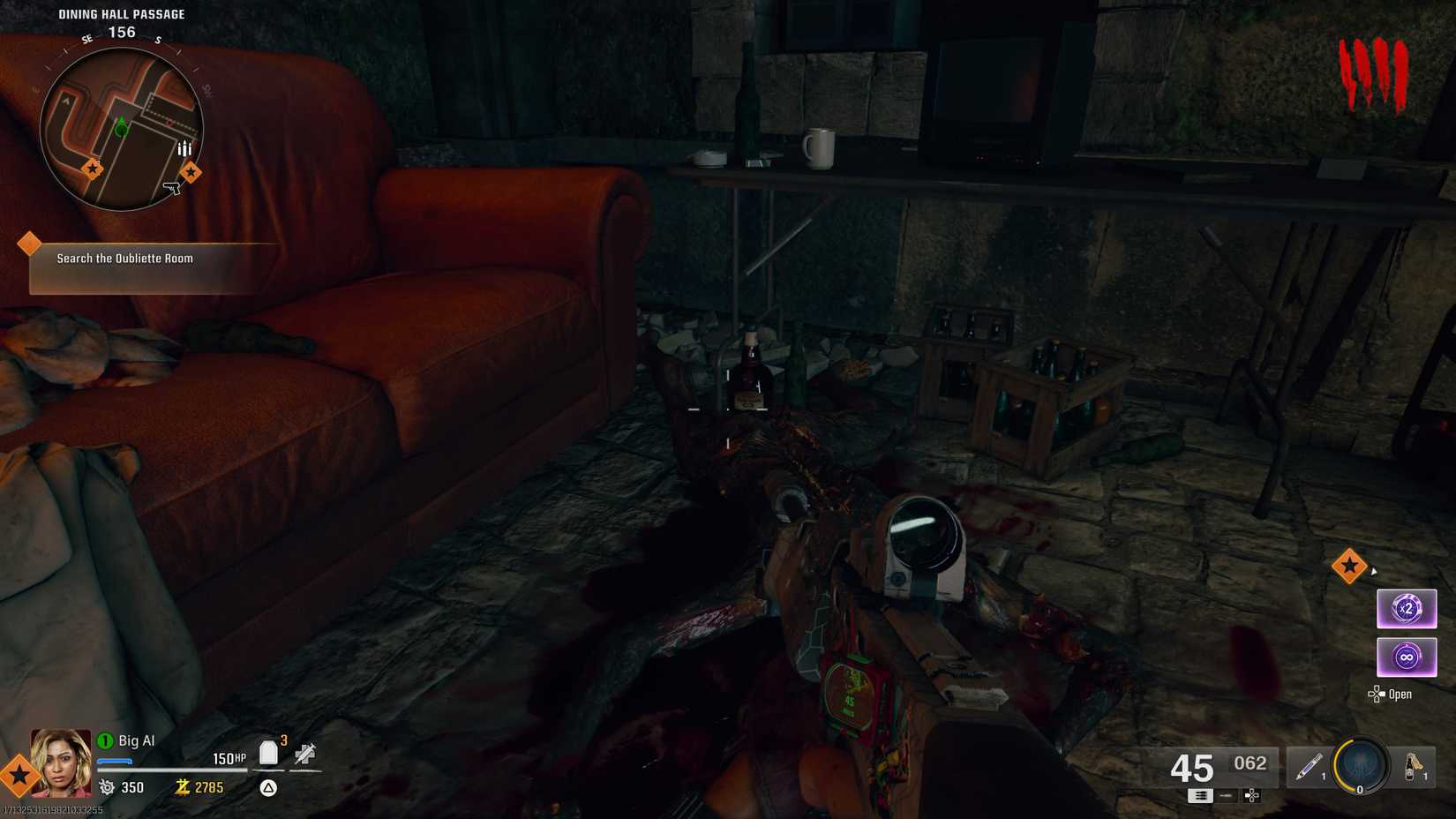Click the Open prompt with the D-pad icon
The height and width of the screenshot is (819, 1456).
1392,694
